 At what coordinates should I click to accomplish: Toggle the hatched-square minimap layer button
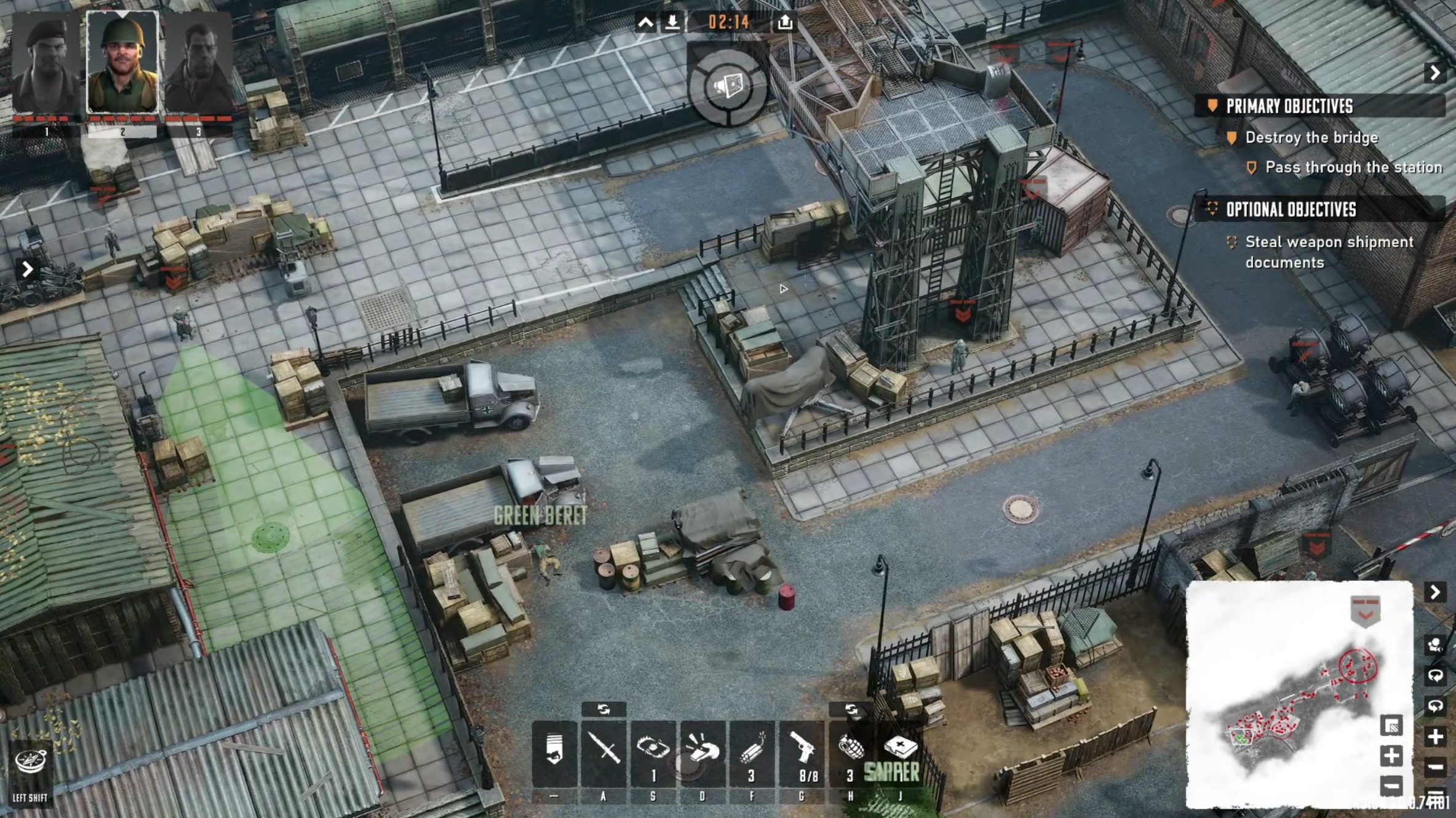pyautogui.click(x=1391, y=726)
